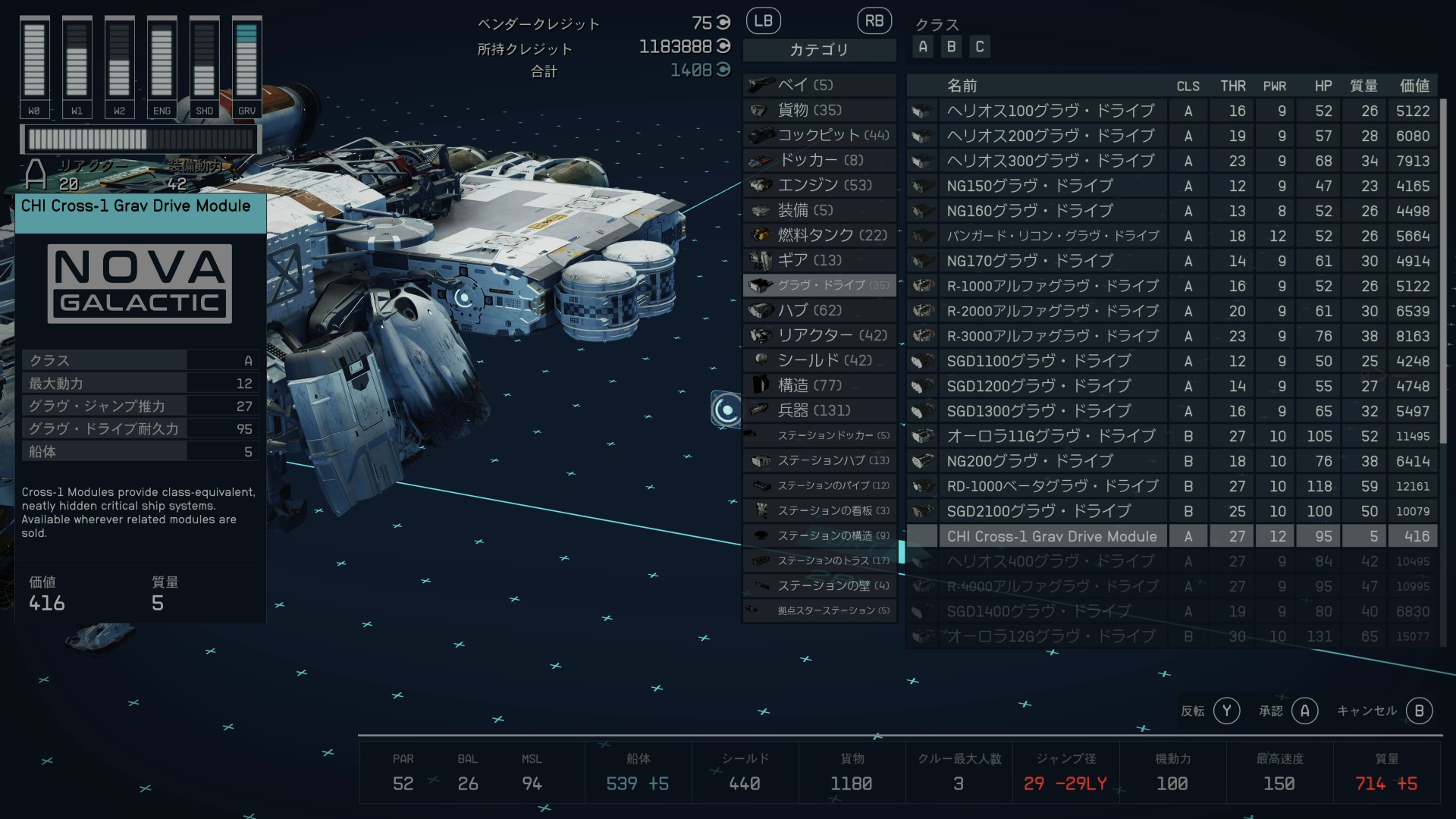Filter parts by class C
This screenshot has height=819, width=1456.
click(x=980, y=47)
